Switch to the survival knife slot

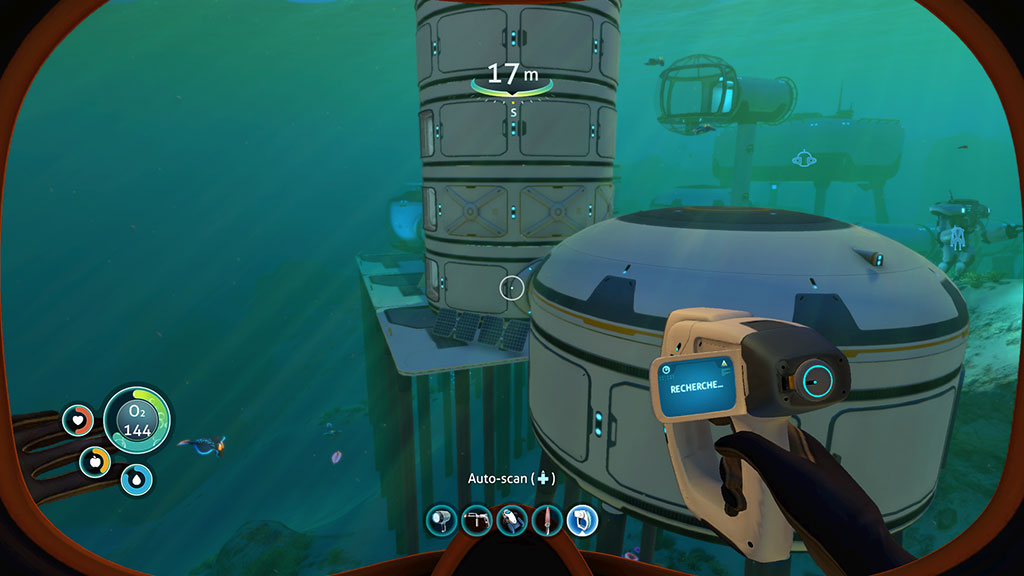[546, 519]
